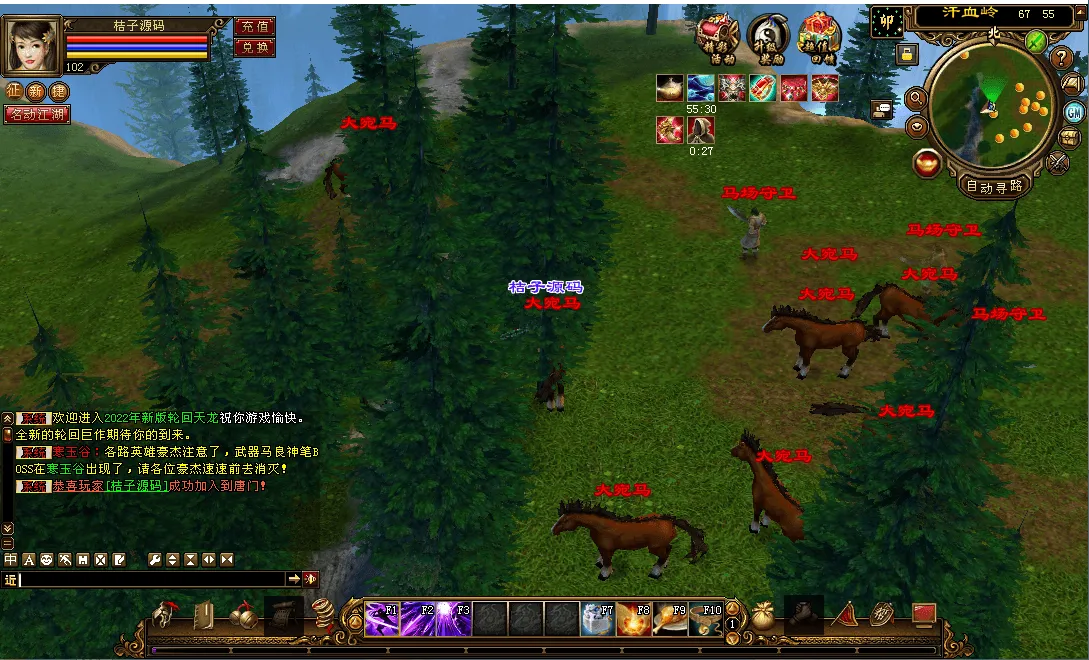Click the helmet icon in bottom bar
This screenshot has height=660, width=1089.
tap(165, 616)
